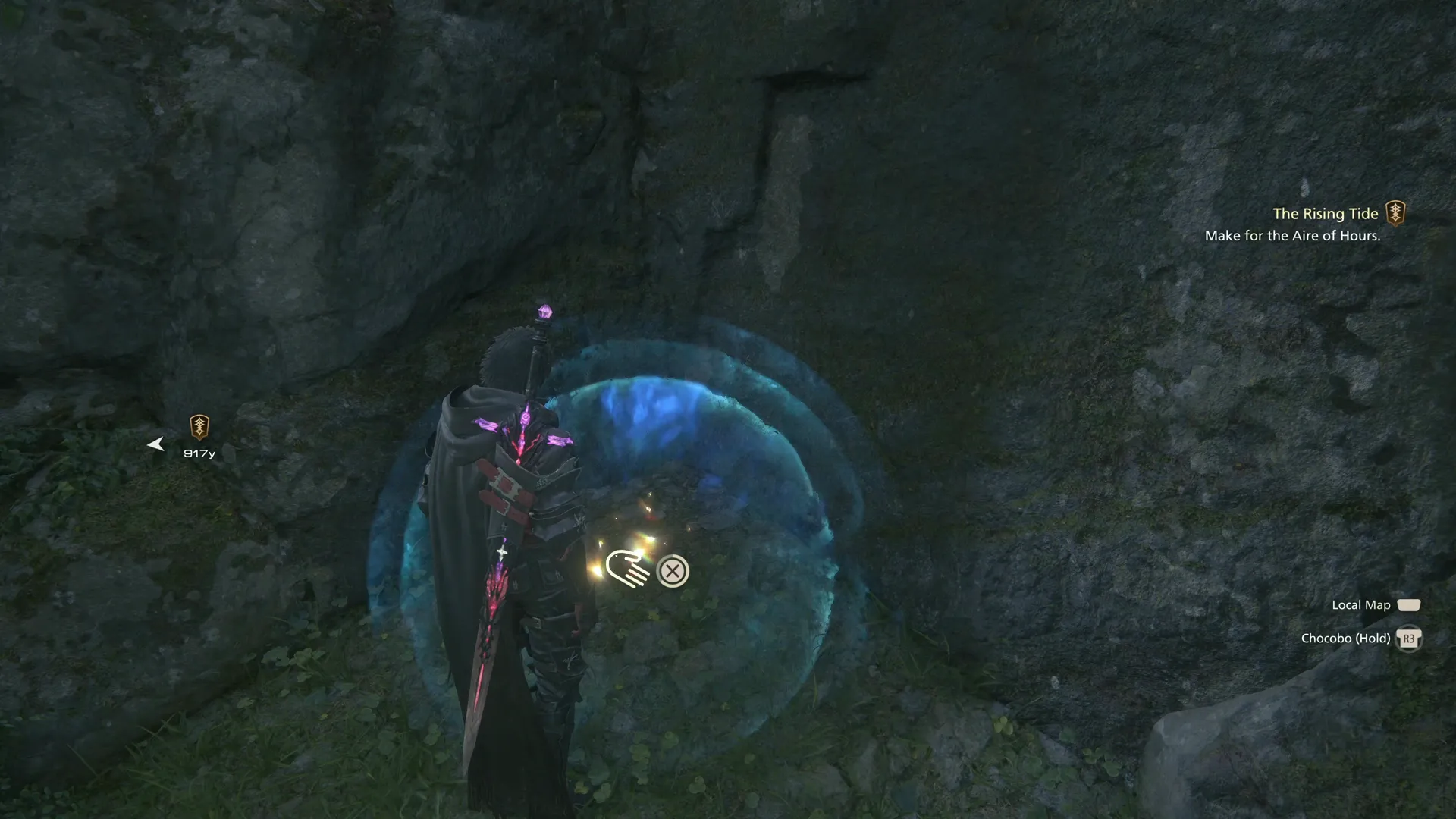Click the glowing interact hand icon
The image size is (1456, 819).
point(626,569)
